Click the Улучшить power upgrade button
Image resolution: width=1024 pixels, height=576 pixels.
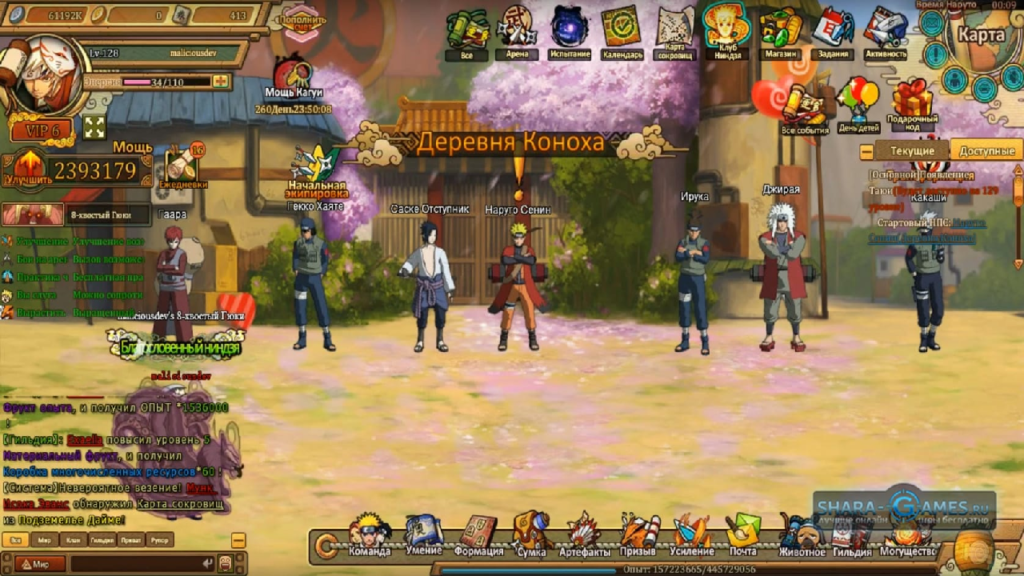point(27,168)
